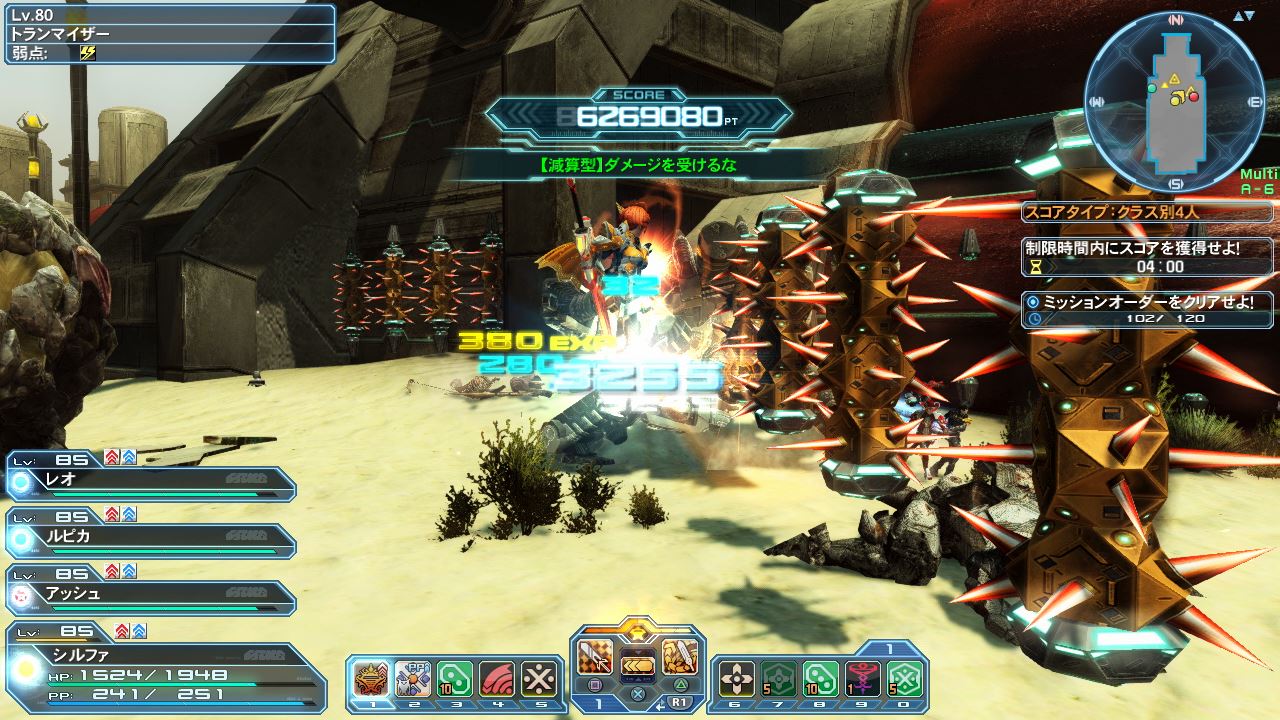Activate the pink-purple skill icon in slot 9
1280x720 pixels.
coord(862,678)
